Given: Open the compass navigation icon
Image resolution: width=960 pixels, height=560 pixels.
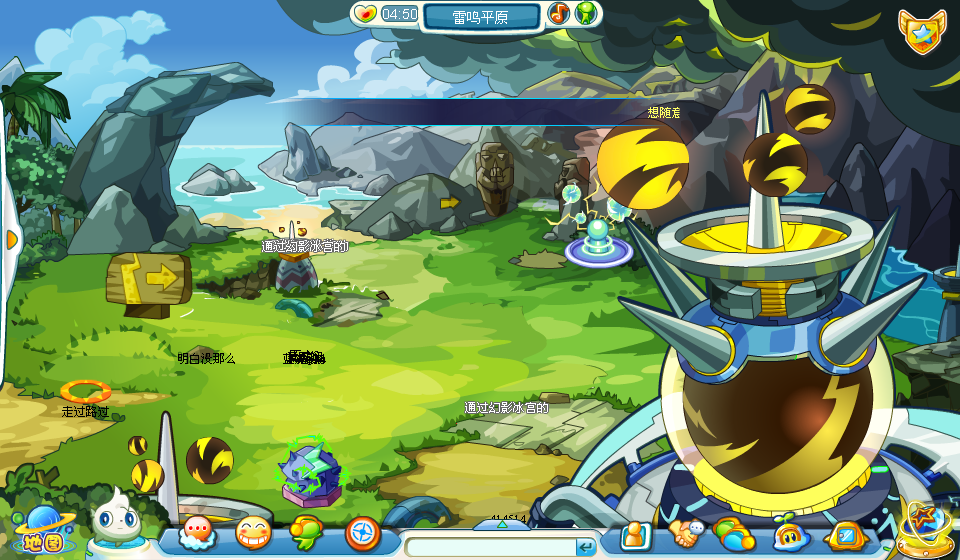Looking at the screenshot, I should (362, 533).
